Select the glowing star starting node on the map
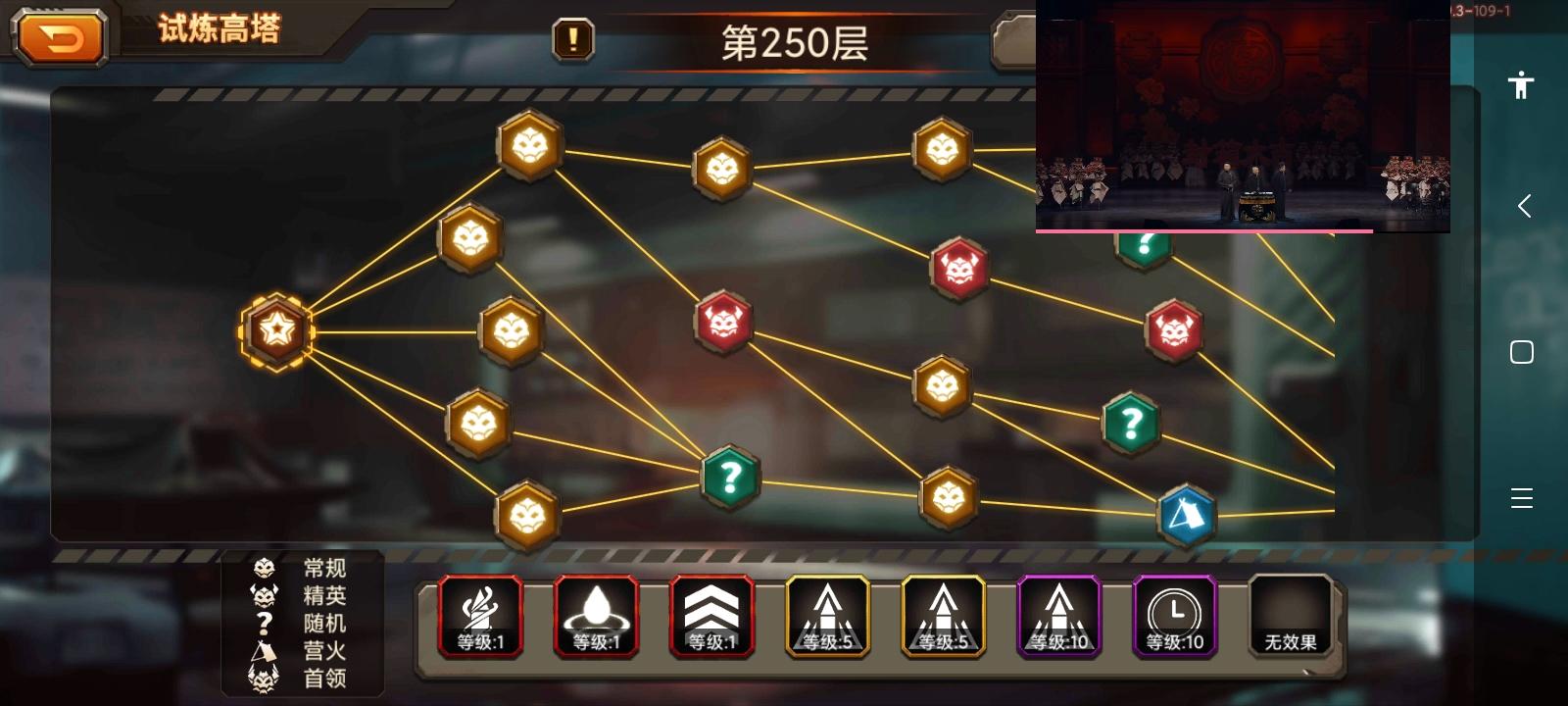 pyautogui.click(x=275, y=331)
